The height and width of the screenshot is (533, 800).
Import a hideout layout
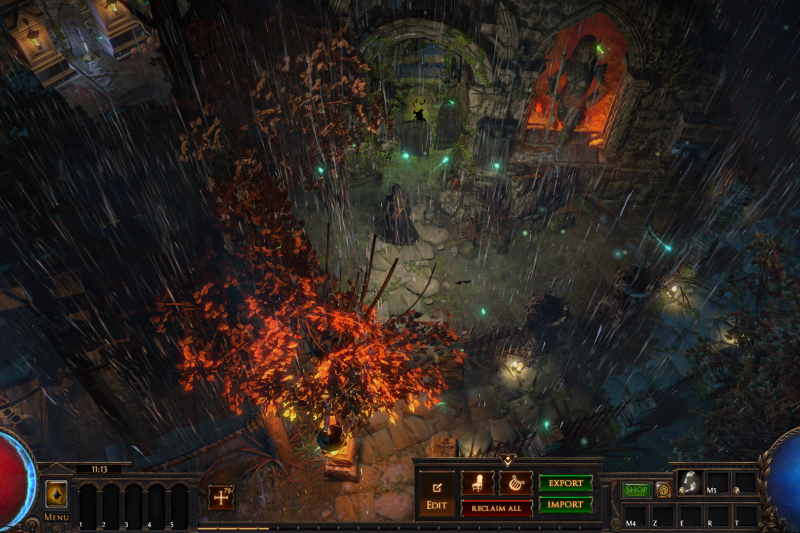click(565, 505)
